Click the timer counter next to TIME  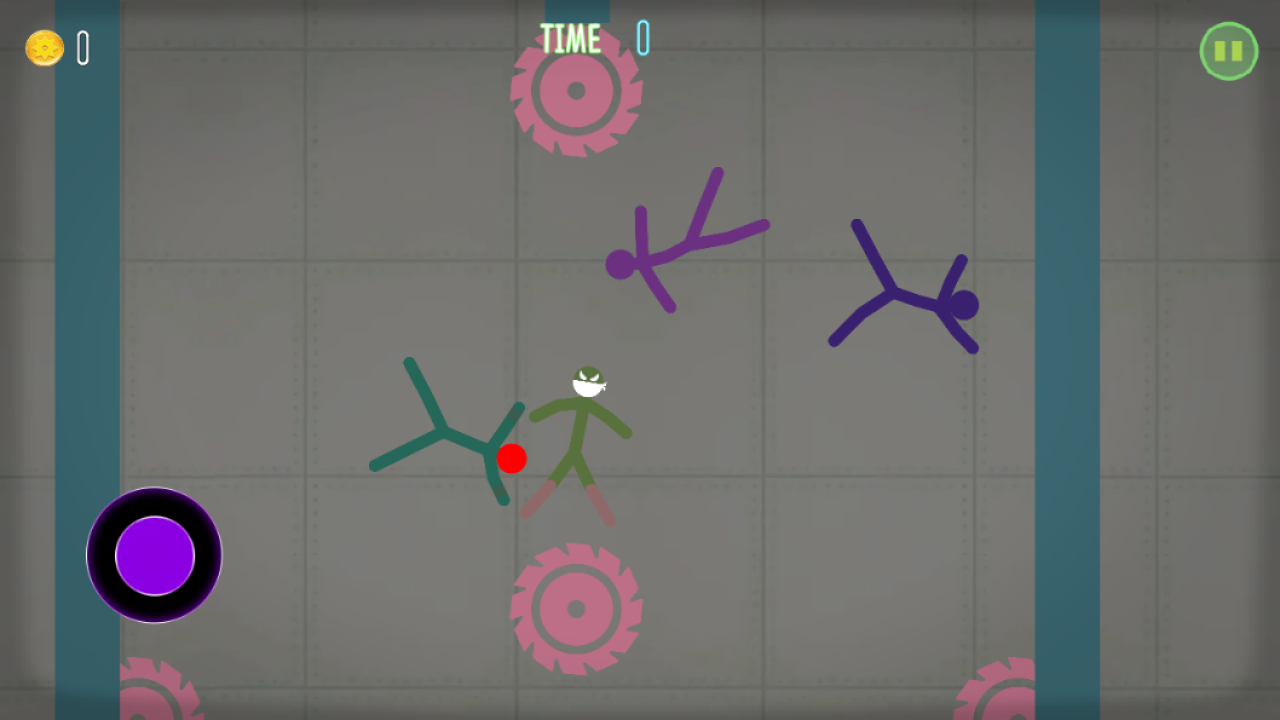[641, 38]
